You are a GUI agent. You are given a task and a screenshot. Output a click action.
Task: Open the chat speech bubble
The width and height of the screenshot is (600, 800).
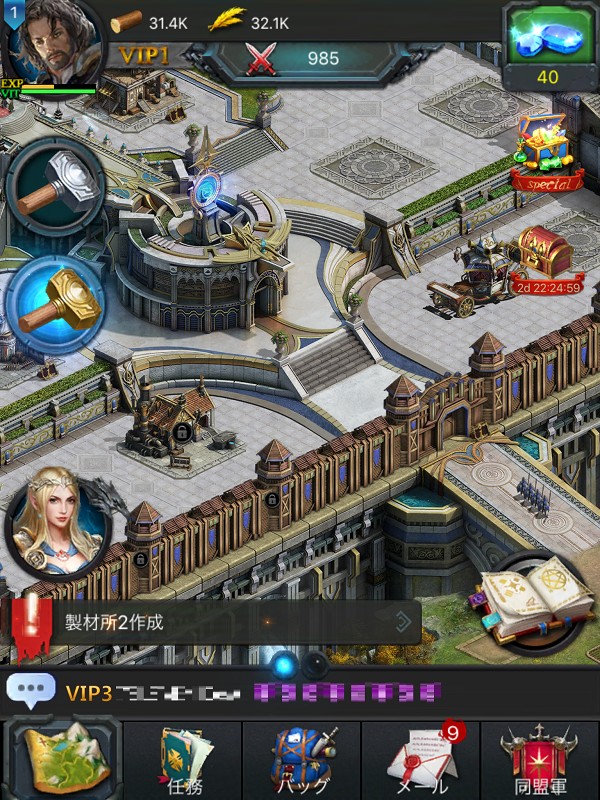coord(30,690)
